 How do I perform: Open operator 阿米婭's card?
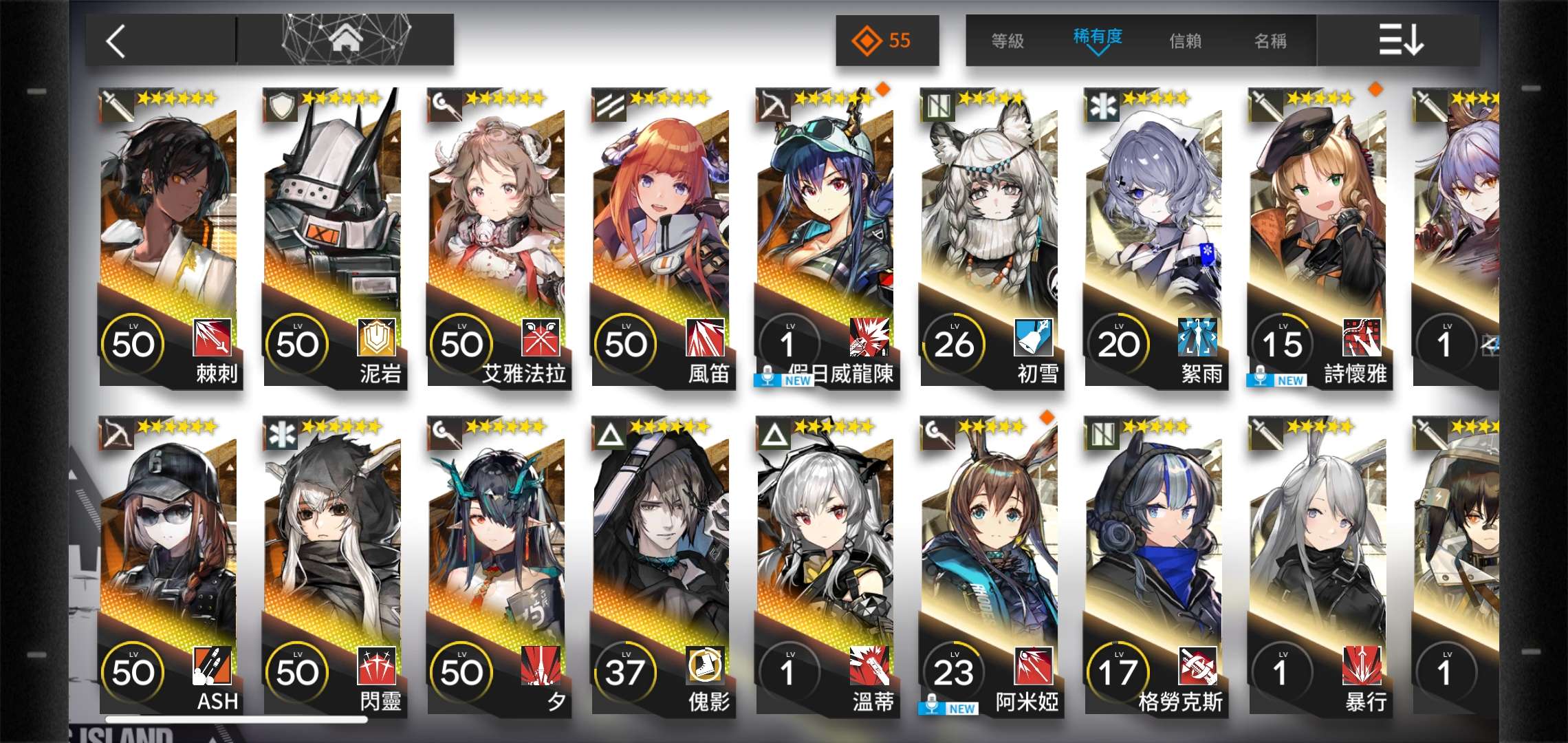(990, 566)
